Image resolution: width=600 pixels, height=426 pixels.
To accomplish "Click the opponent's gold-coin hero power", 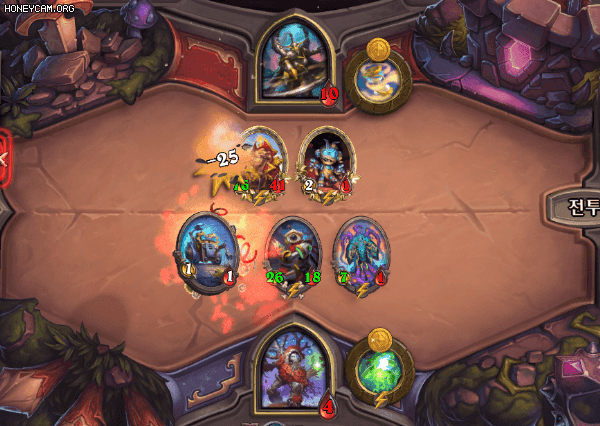I will coord(377,73).
